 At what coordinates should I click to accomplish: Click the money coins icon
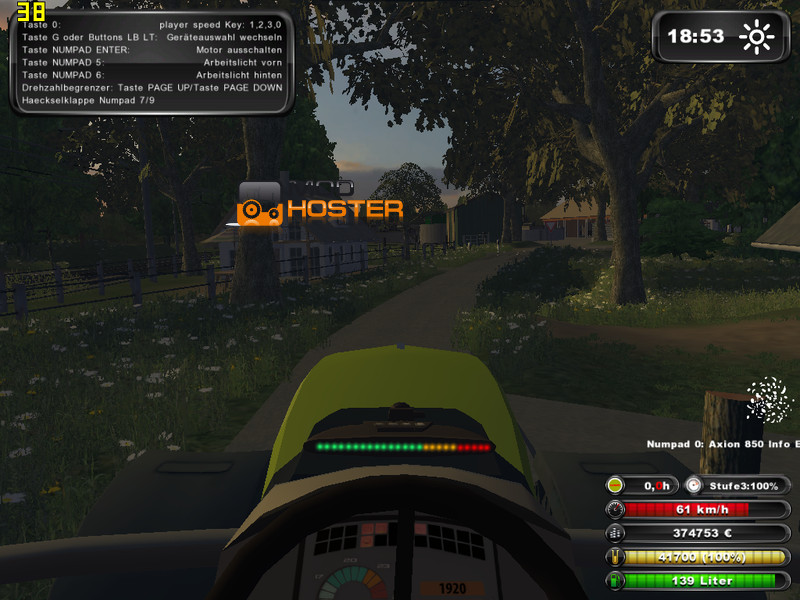[x=614, y=533]
